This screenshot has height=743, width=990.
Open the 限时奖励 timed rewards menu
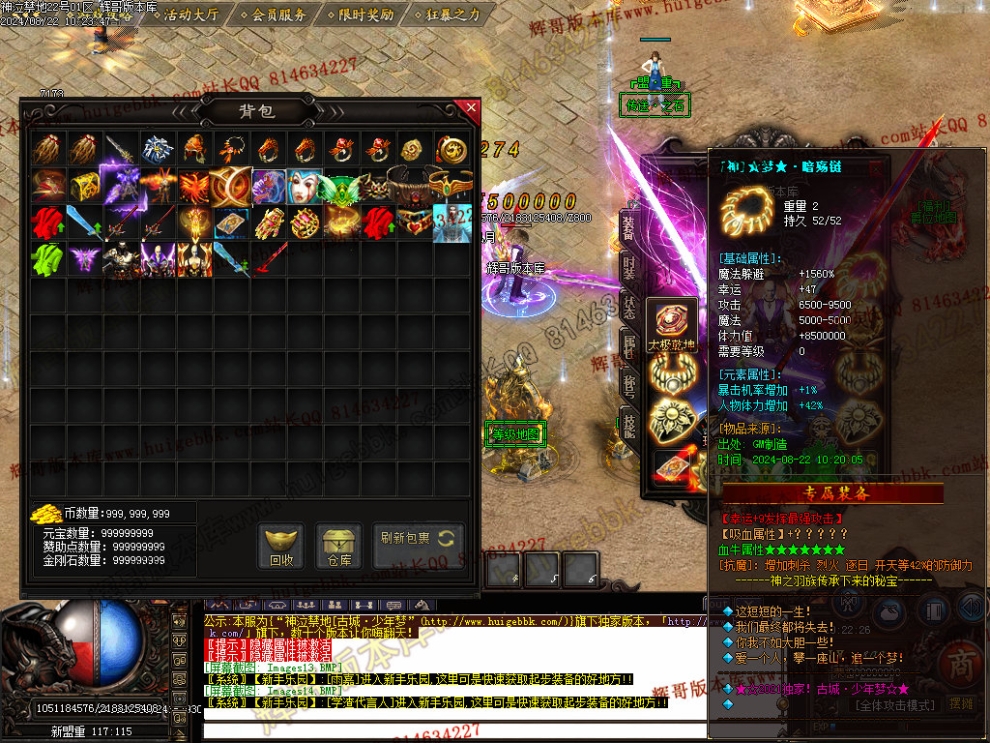(x=361, y=15)
